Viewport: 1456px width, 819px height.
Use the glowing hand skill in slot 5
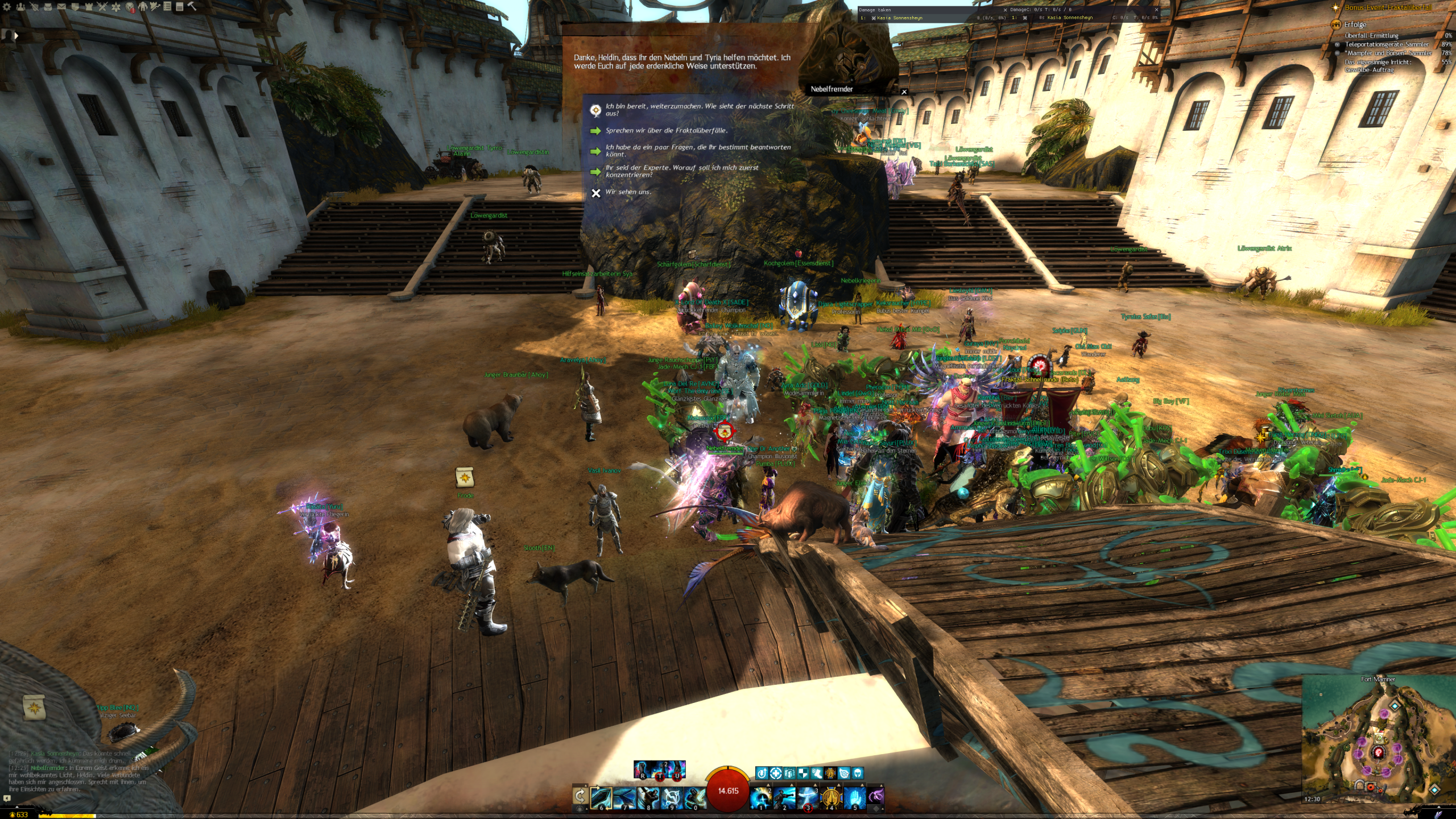[x=854, y=797]
